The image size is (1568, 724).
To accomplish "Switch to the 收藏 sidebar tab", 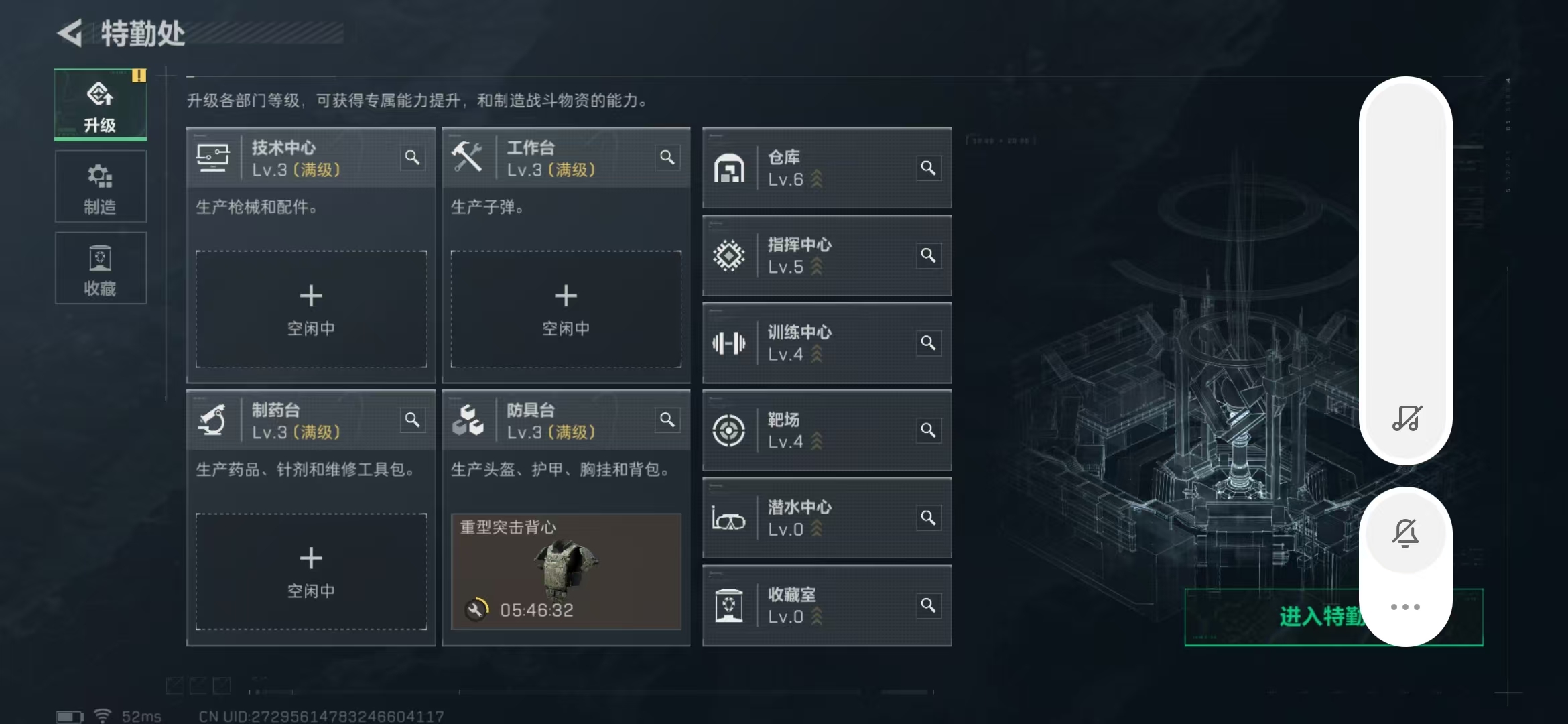I will tap(100, 267).
